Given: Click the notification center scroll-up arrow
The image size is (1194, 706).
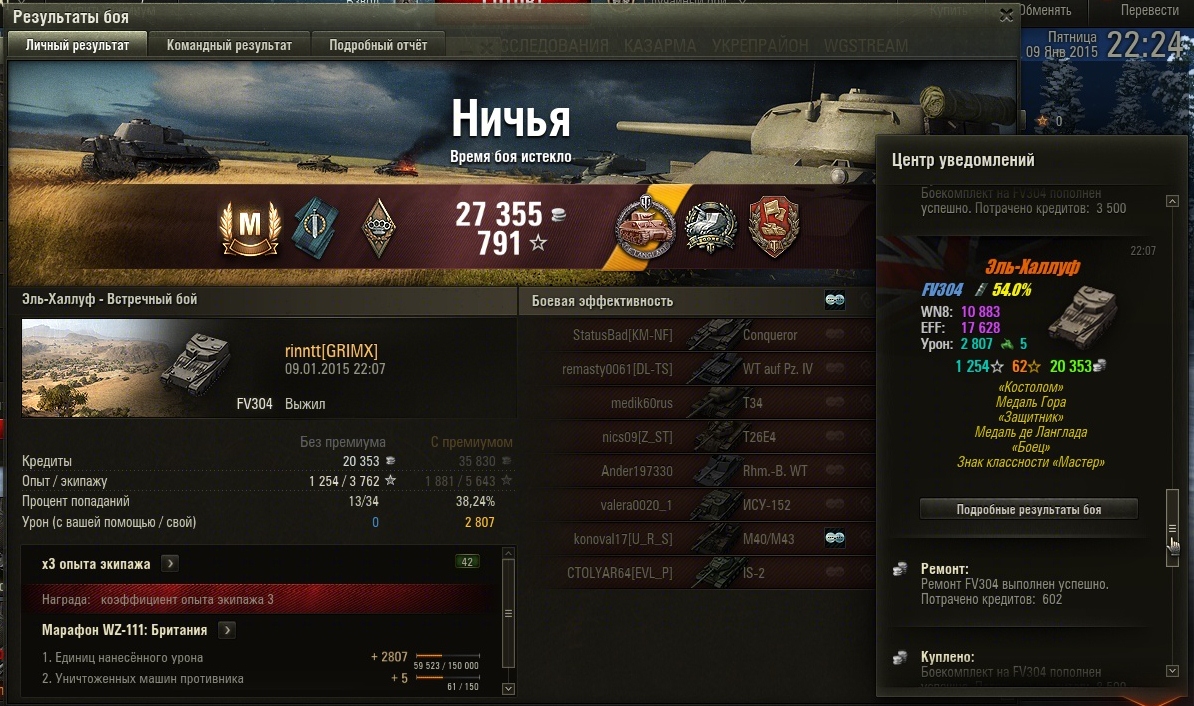Looking at the screenshot, I should pyautogui.click(x=1172, y=202).
